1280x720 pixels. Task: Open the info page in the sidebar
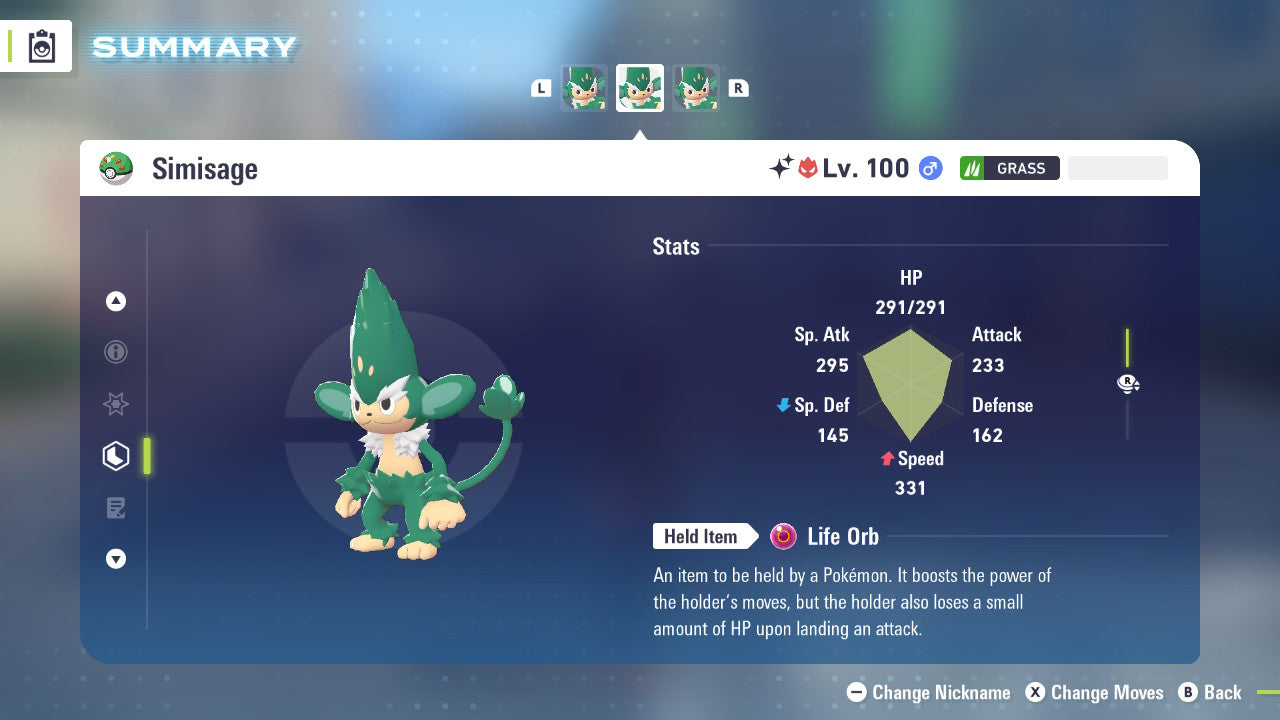point(115,352)
